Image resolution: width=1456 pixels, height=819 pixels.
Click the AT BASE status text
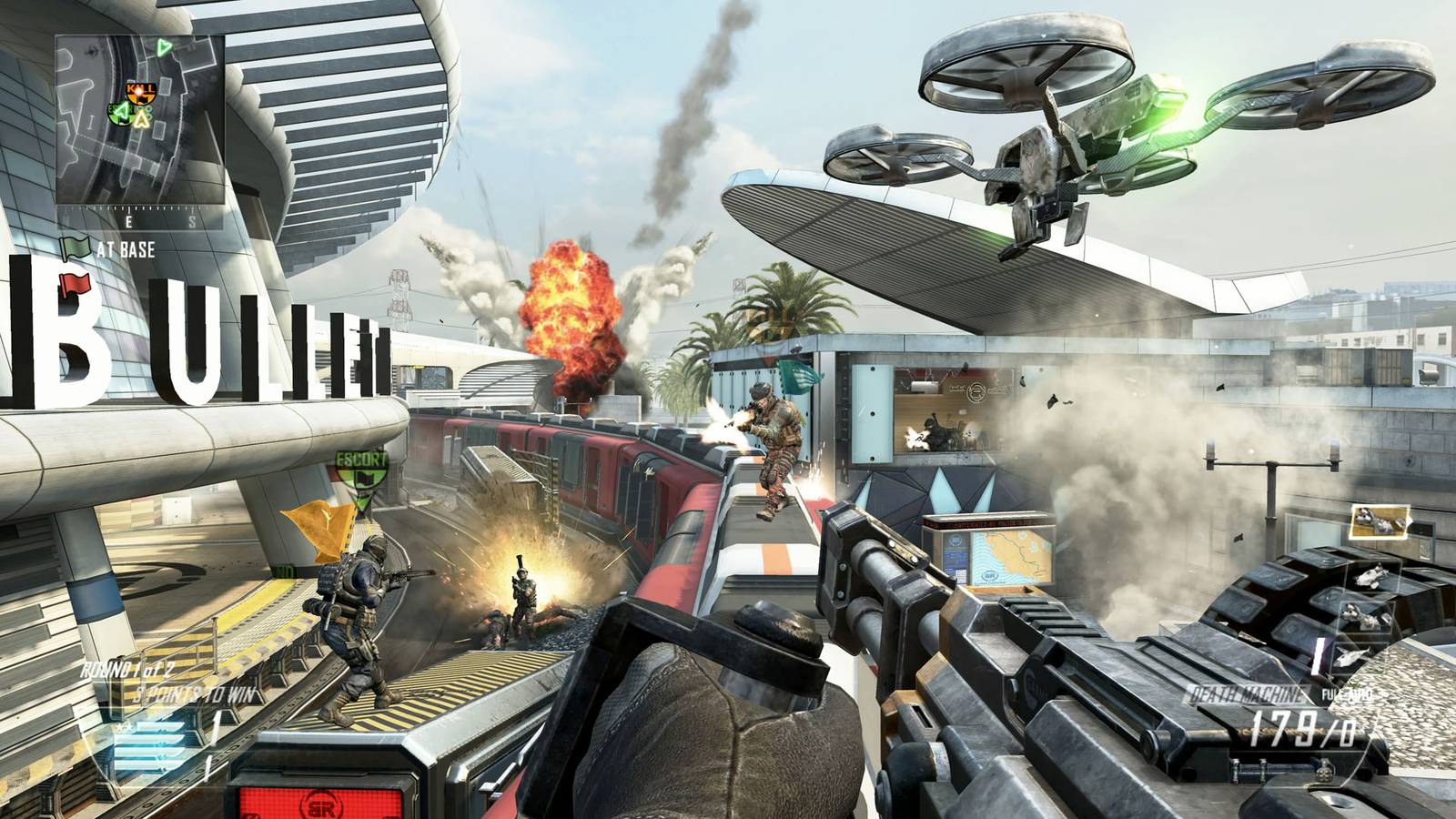click(126, 247)
